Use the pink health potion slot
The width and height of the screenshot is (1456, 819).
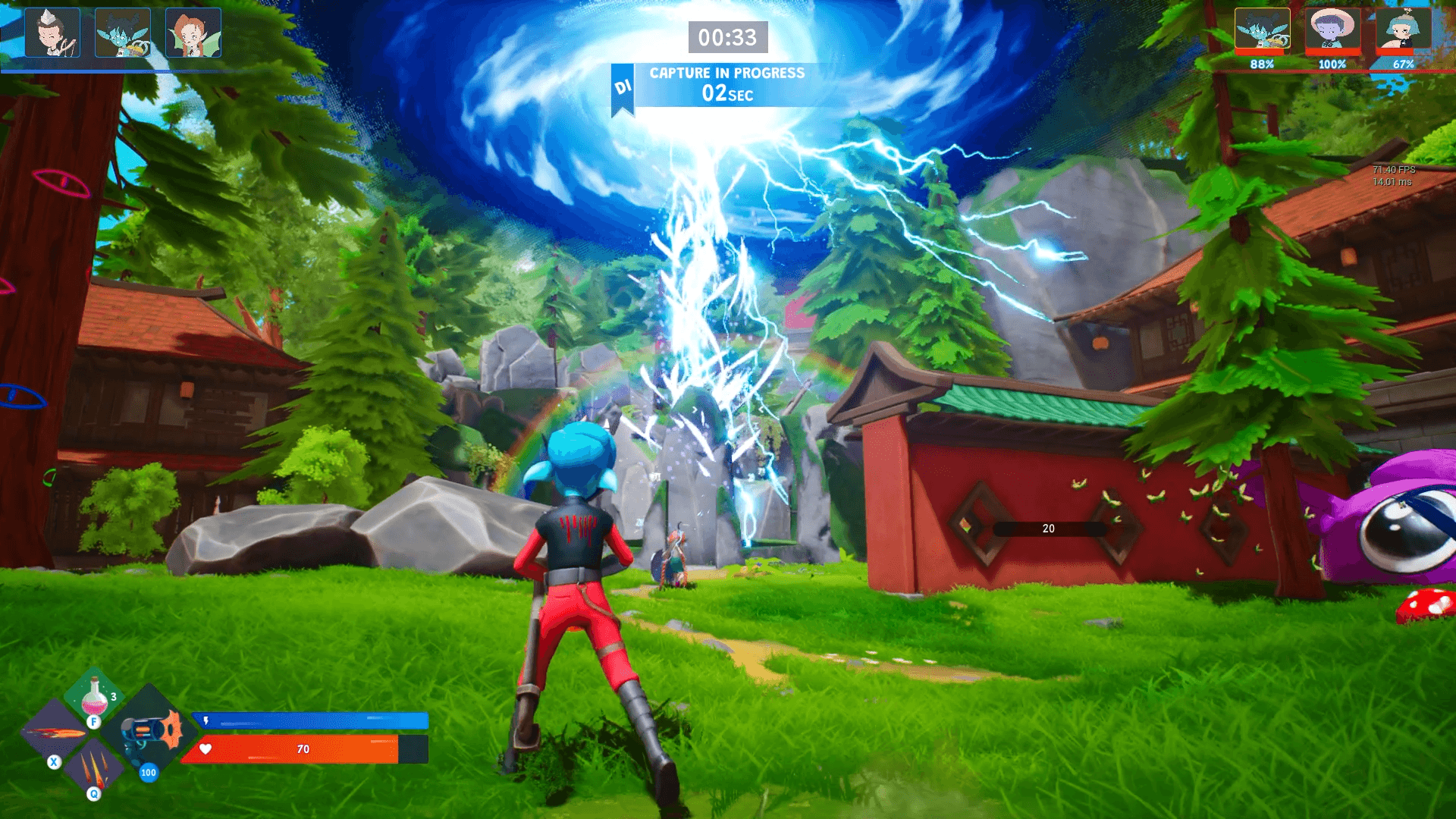pyautogui.click(x=95, y=695)
